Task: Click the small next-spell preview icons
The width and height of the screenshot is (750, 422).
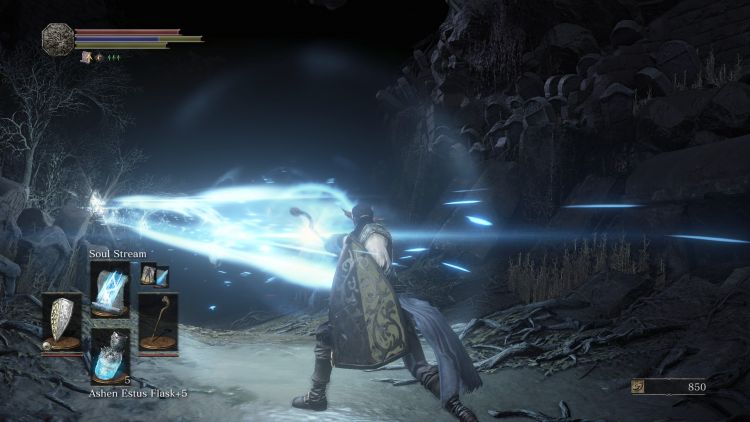Action: (154, 275)
